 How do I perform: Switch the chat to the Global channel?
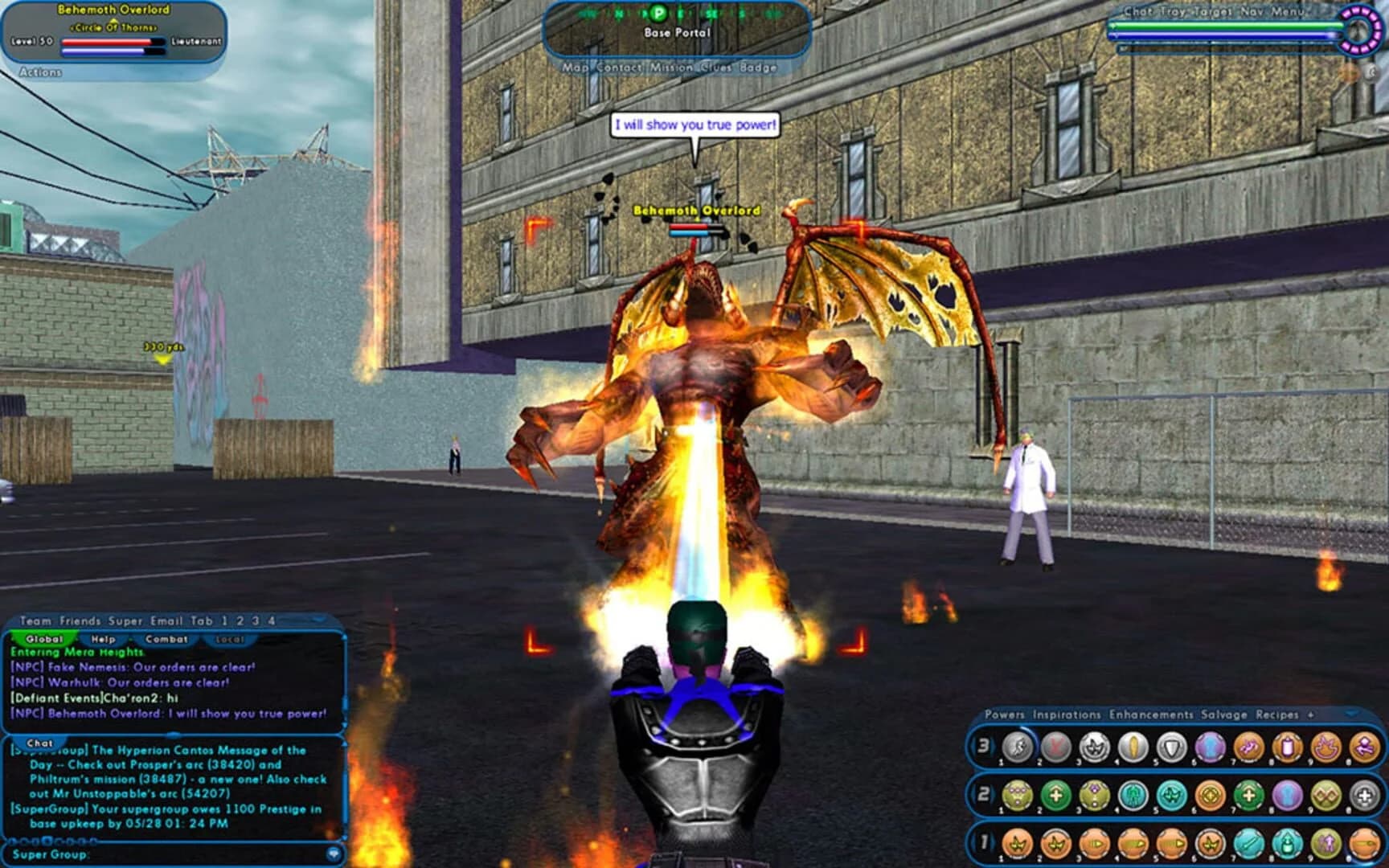pos(44,638)
